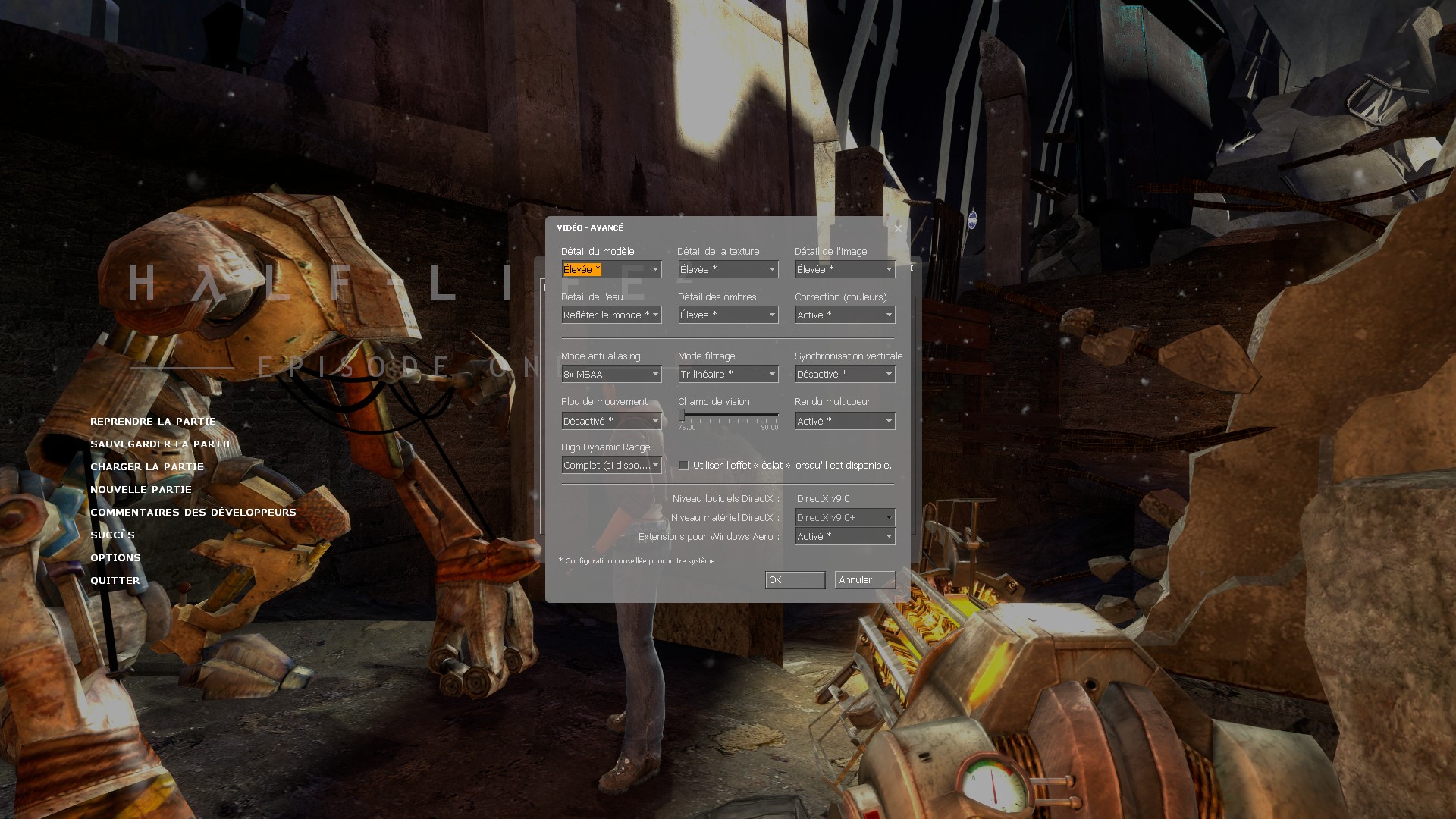Choose the Détail des ombres dropdown
1456x819 pixels.
click(728, 315)
